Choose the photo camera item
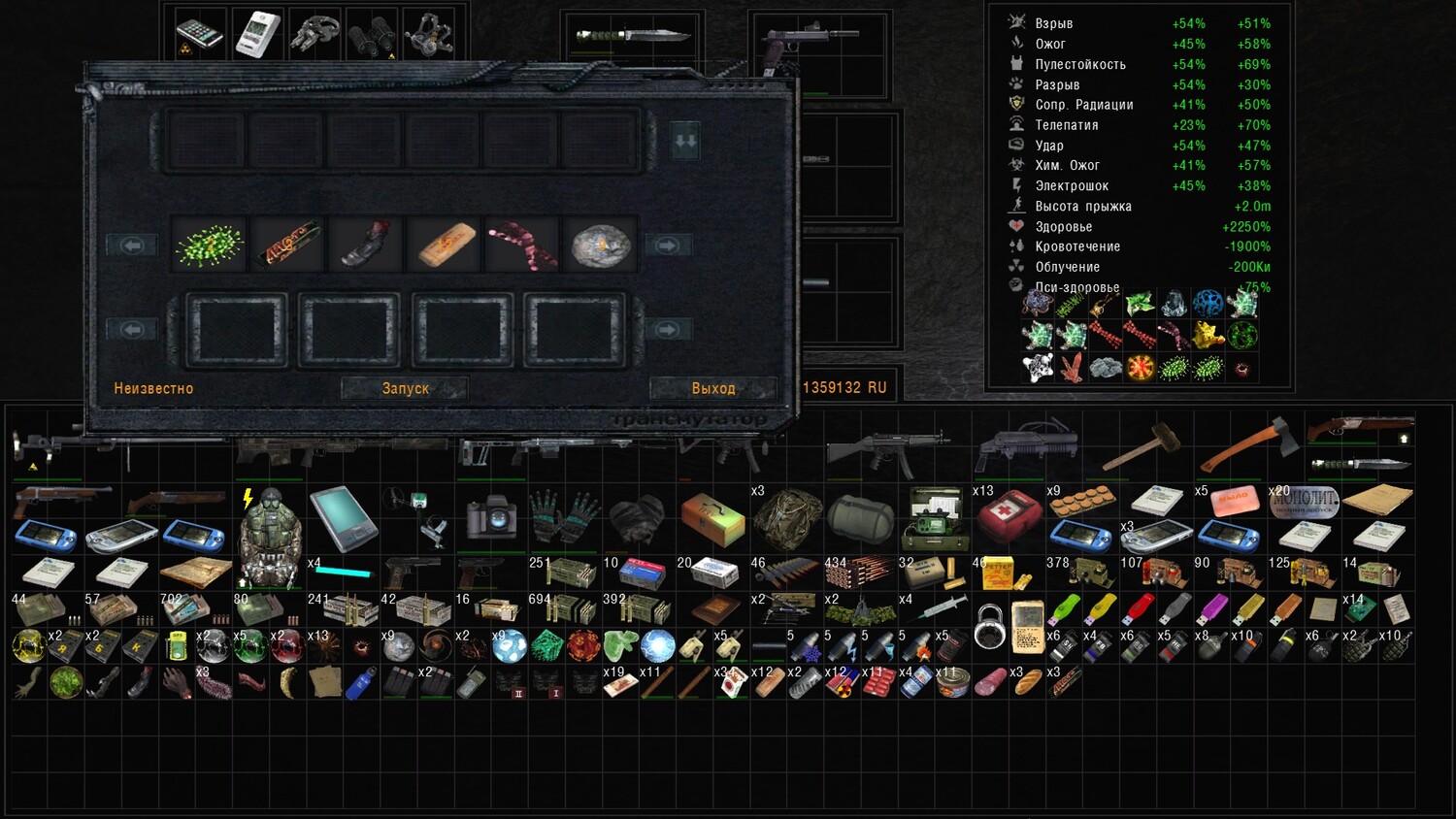1456x819 pixels. pyautogui.click(x=491, y=515)
